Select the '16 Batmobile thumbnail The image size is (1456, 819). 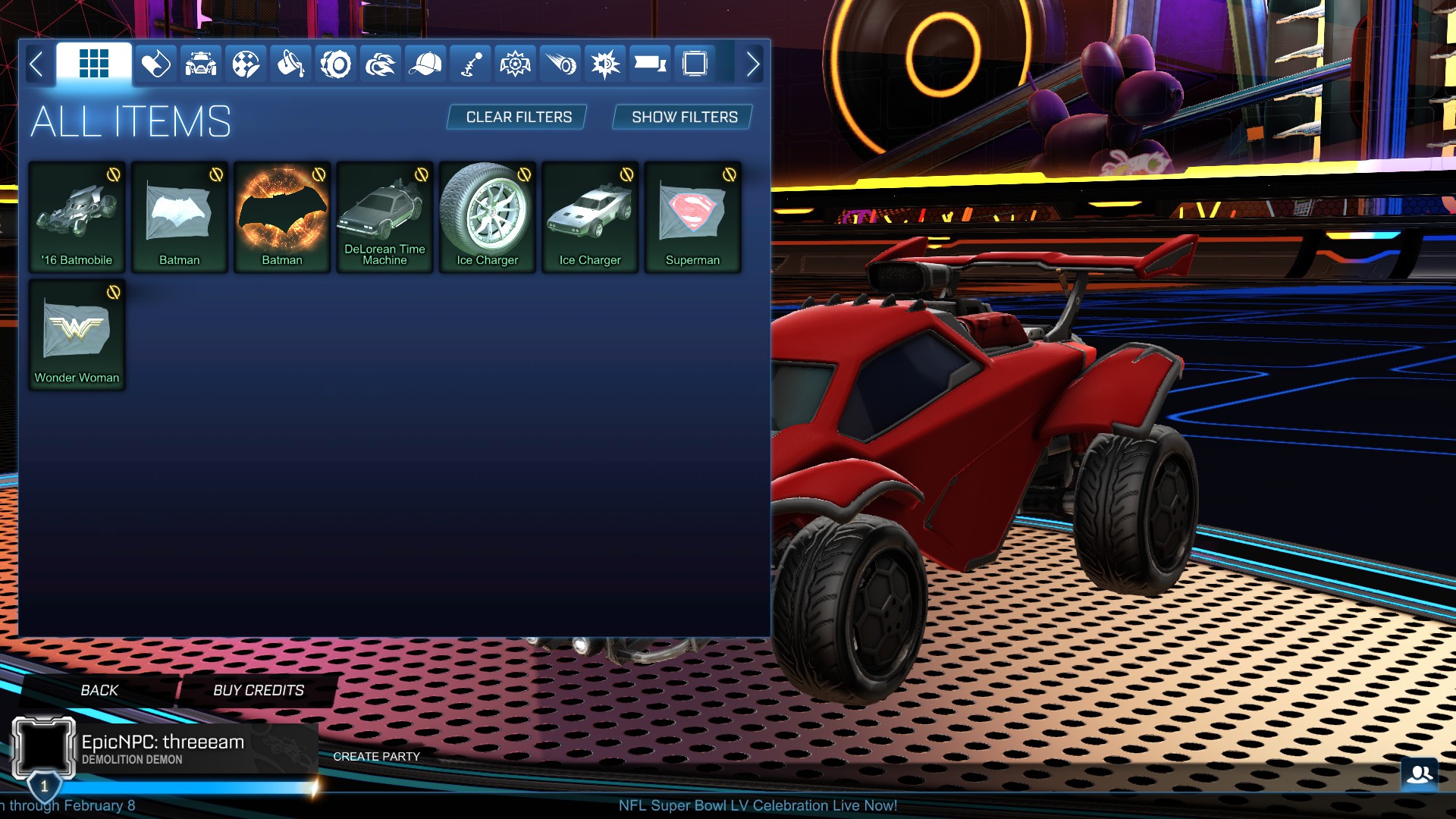coord(76,216)
